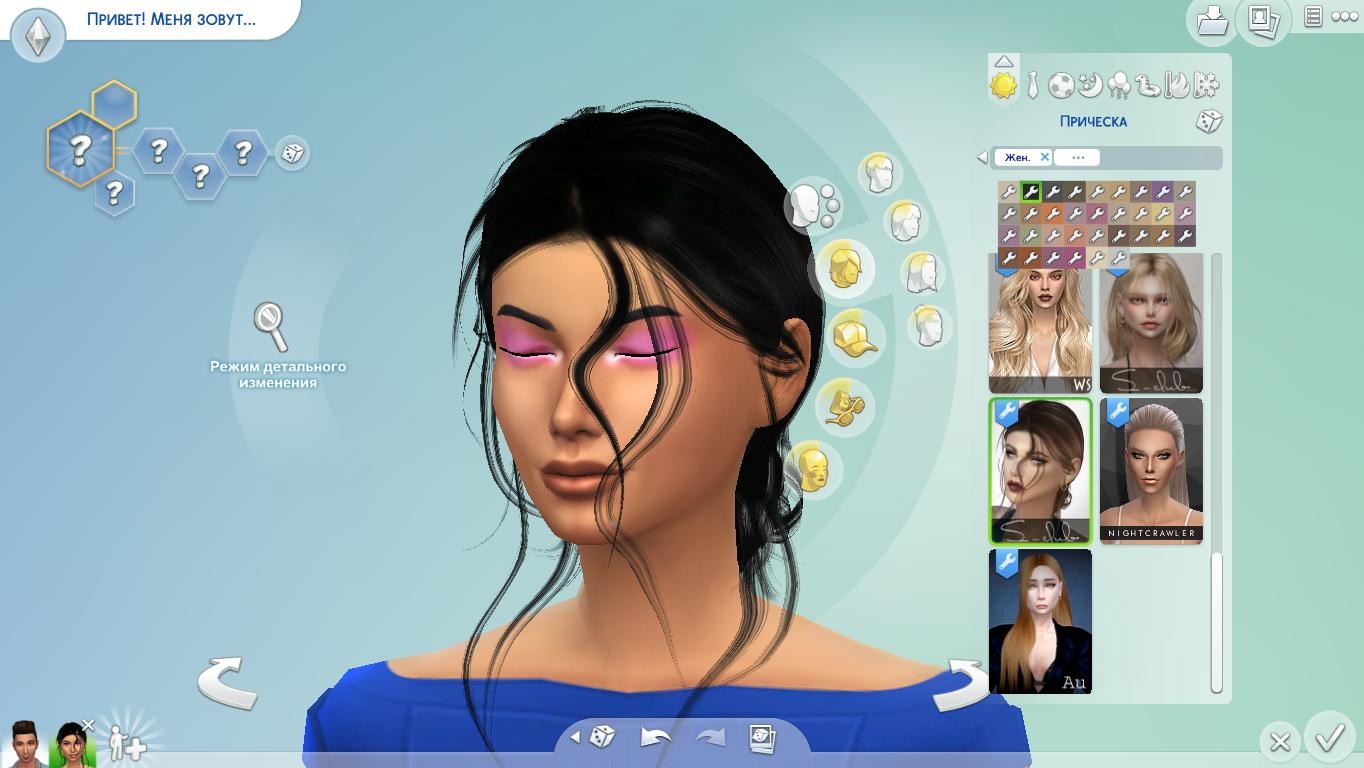This screenshot has width=1364, height=768.
Task: Select the large aspiration question mark hexagon
Action: point(80,150)
